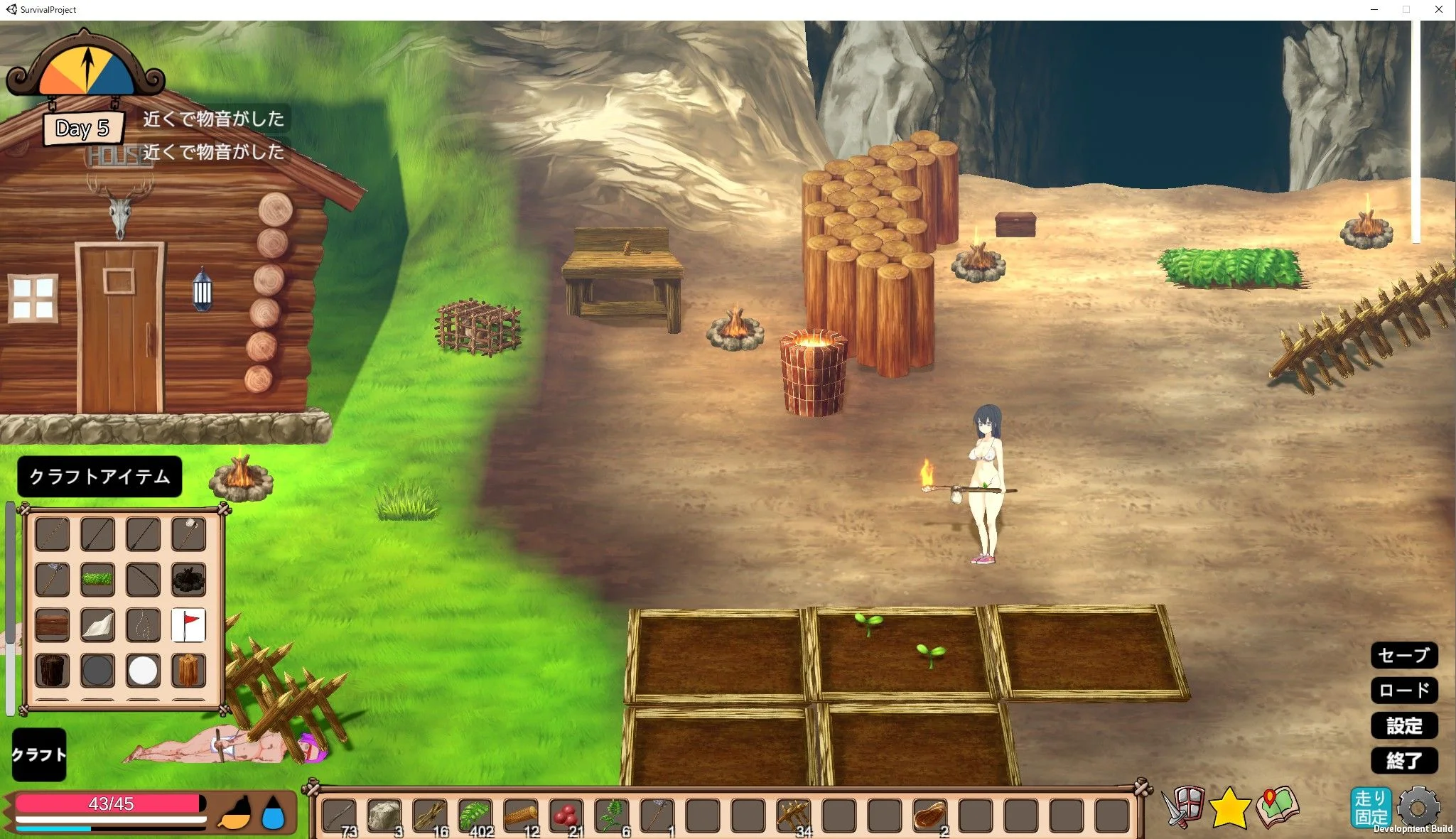Select the red berries hotbar slot
This screenshot has width=1456, height=839.
tap(566, 816)
